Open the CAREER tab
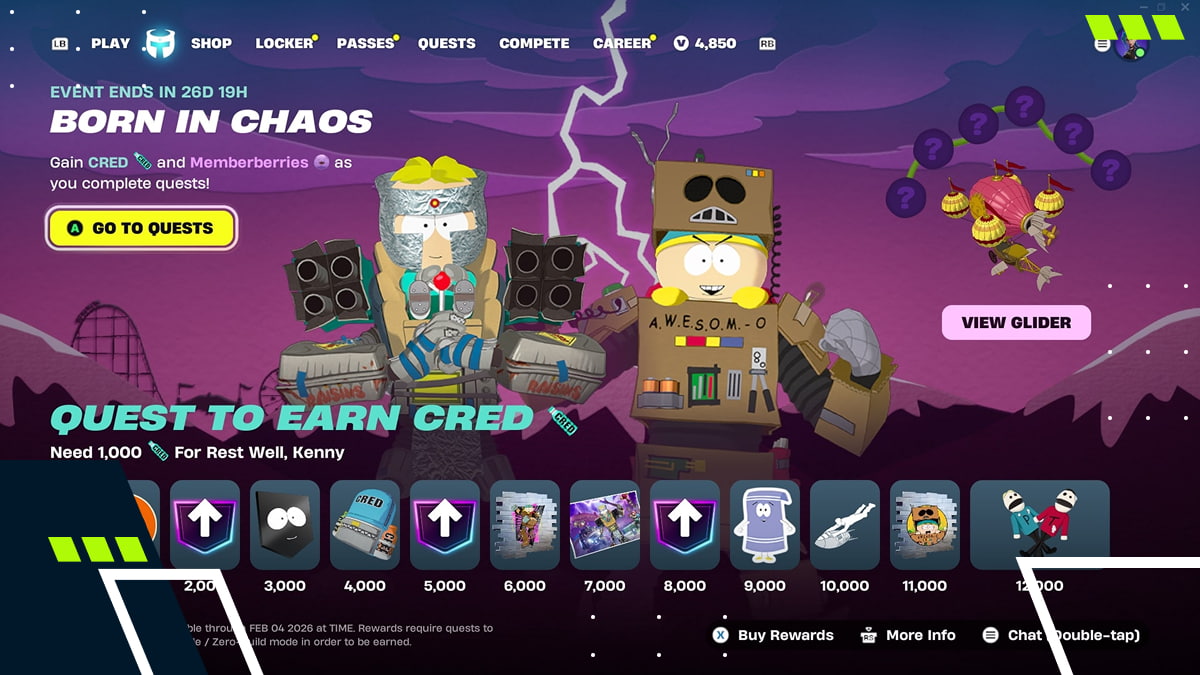The height and width of the screenshot is (675, 1200). coord(622,43)
